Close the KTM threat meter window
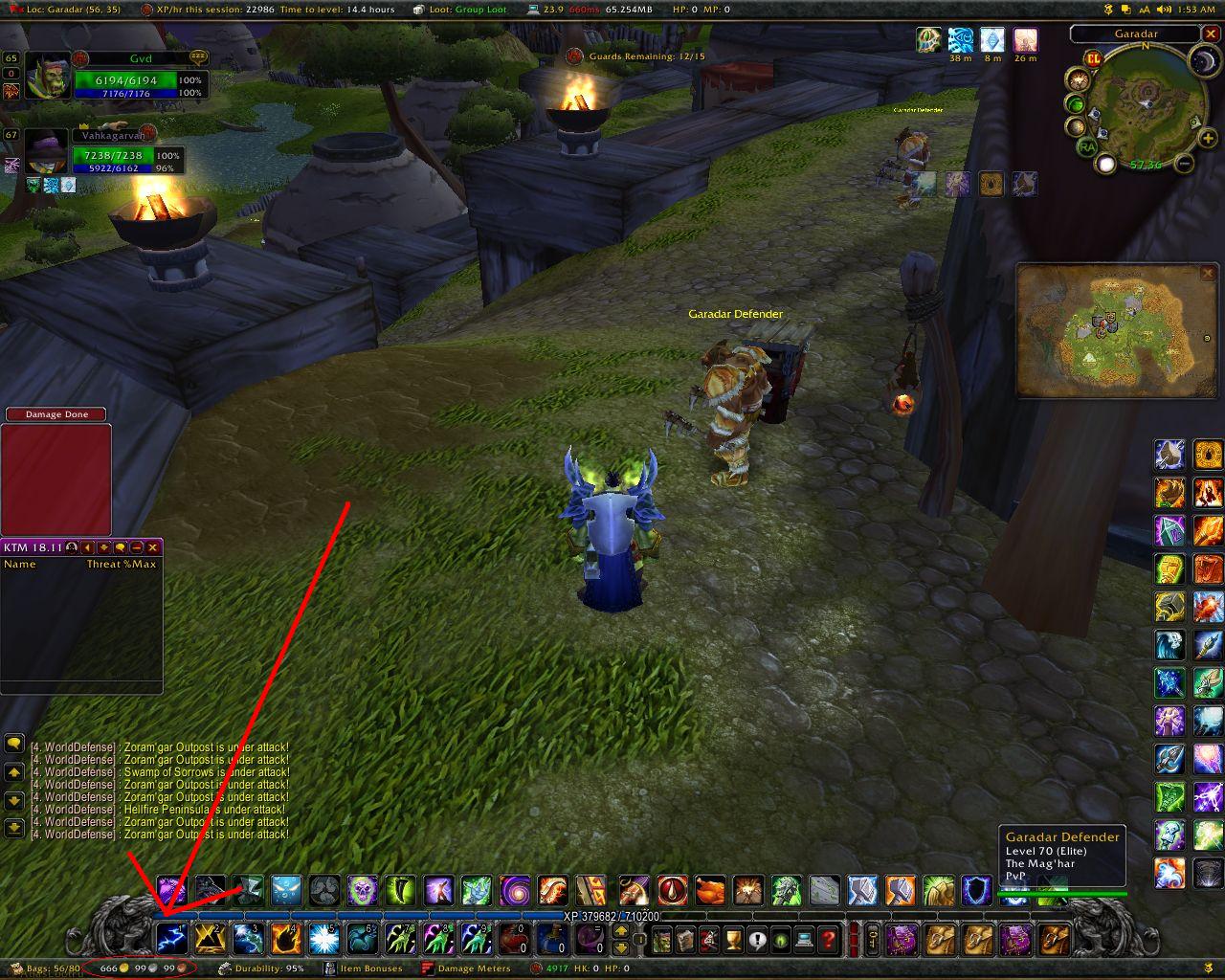1225x980 pixels. click(152, 547)
